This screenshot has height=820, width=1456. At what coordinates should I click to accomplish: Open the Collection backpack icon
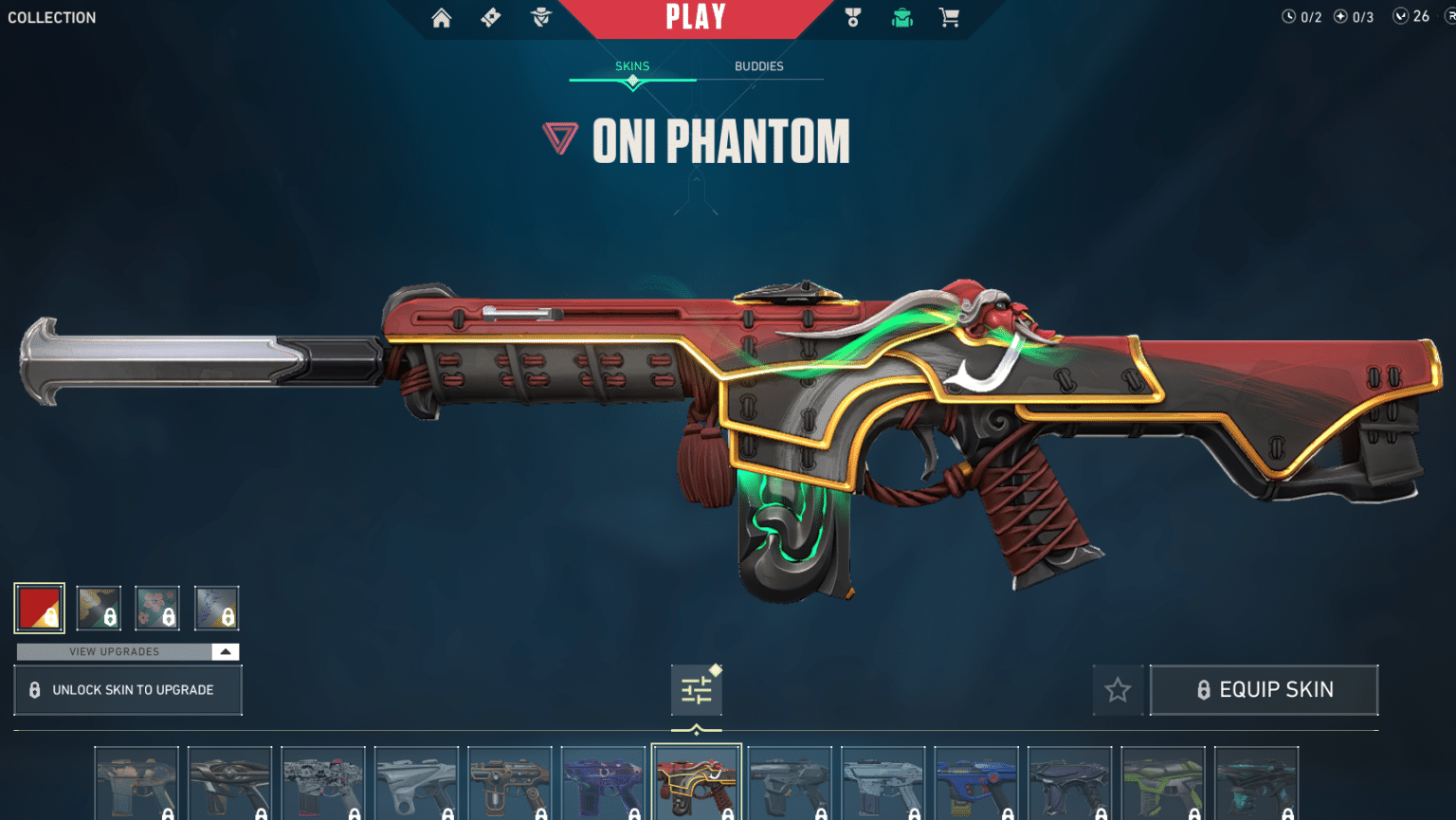click(901, 17)
